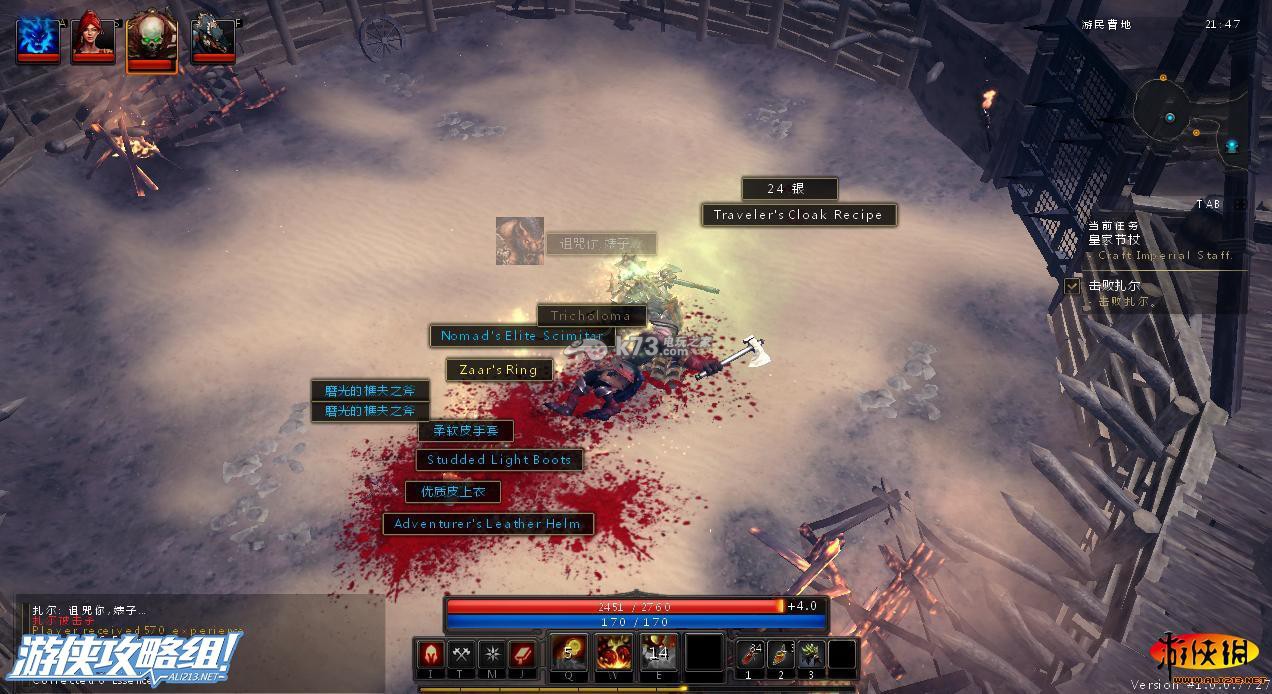Open the inventory via the helmet icon
The height and width of the screenshot is (694, 1272).
pyautogui.click(x=431, y=654)
